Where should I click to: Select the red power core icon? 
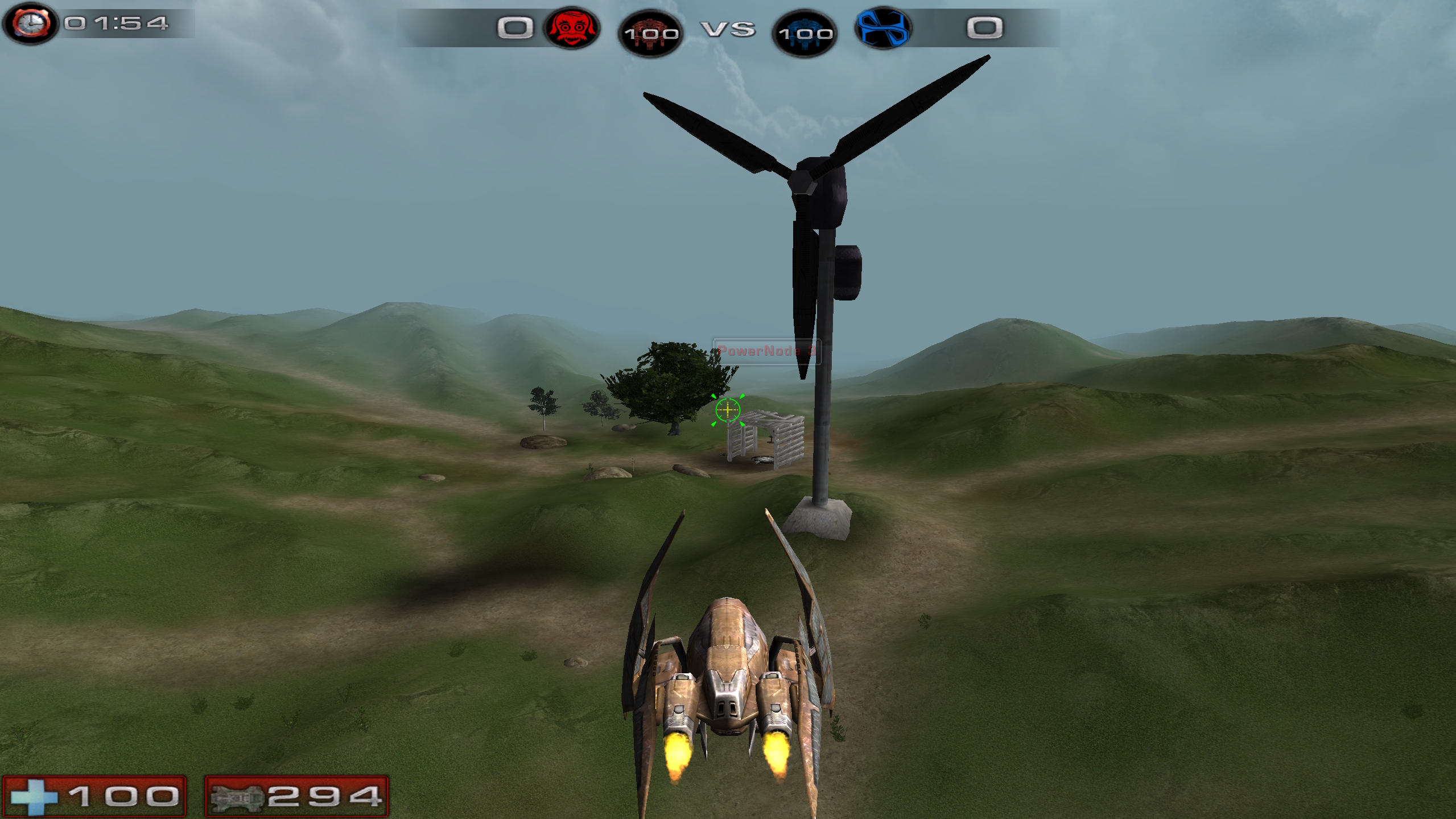(650, 33)
